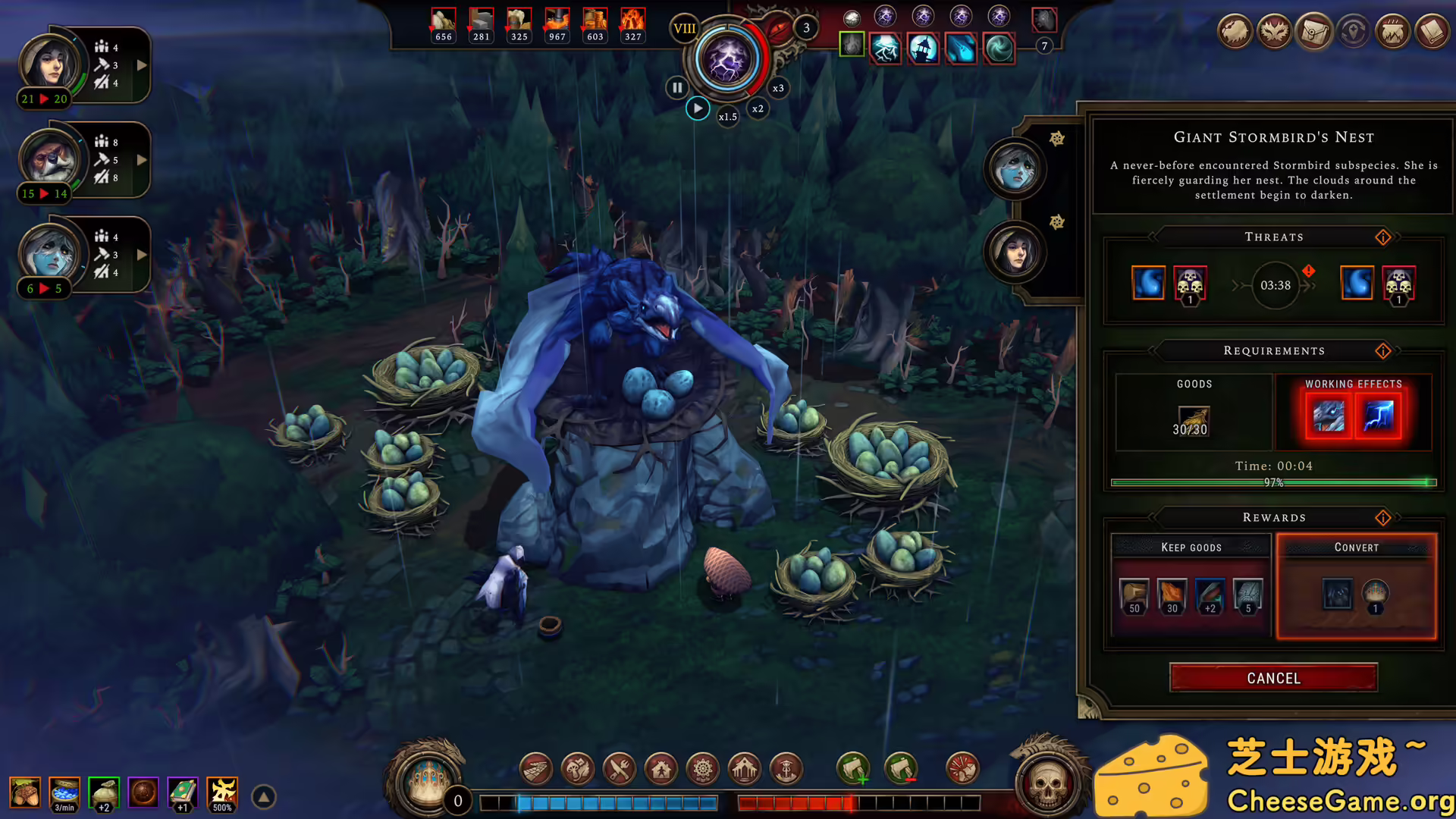Choose x1.5 game speed
Viewport: 1456px width, 819px height.
point(728,117)
